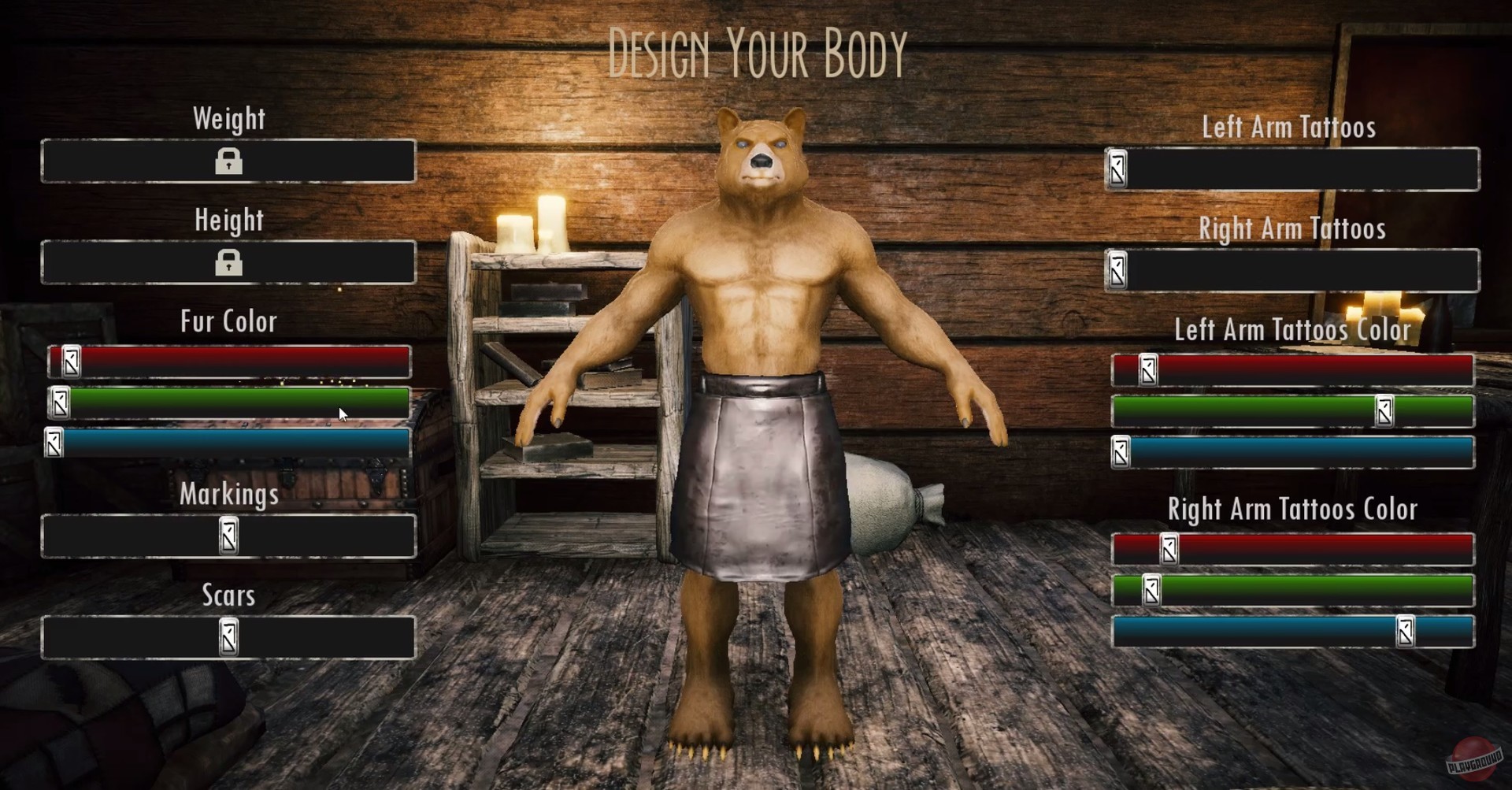
Task: Click the Fur Color section label
Action: [x=228, y=321]
